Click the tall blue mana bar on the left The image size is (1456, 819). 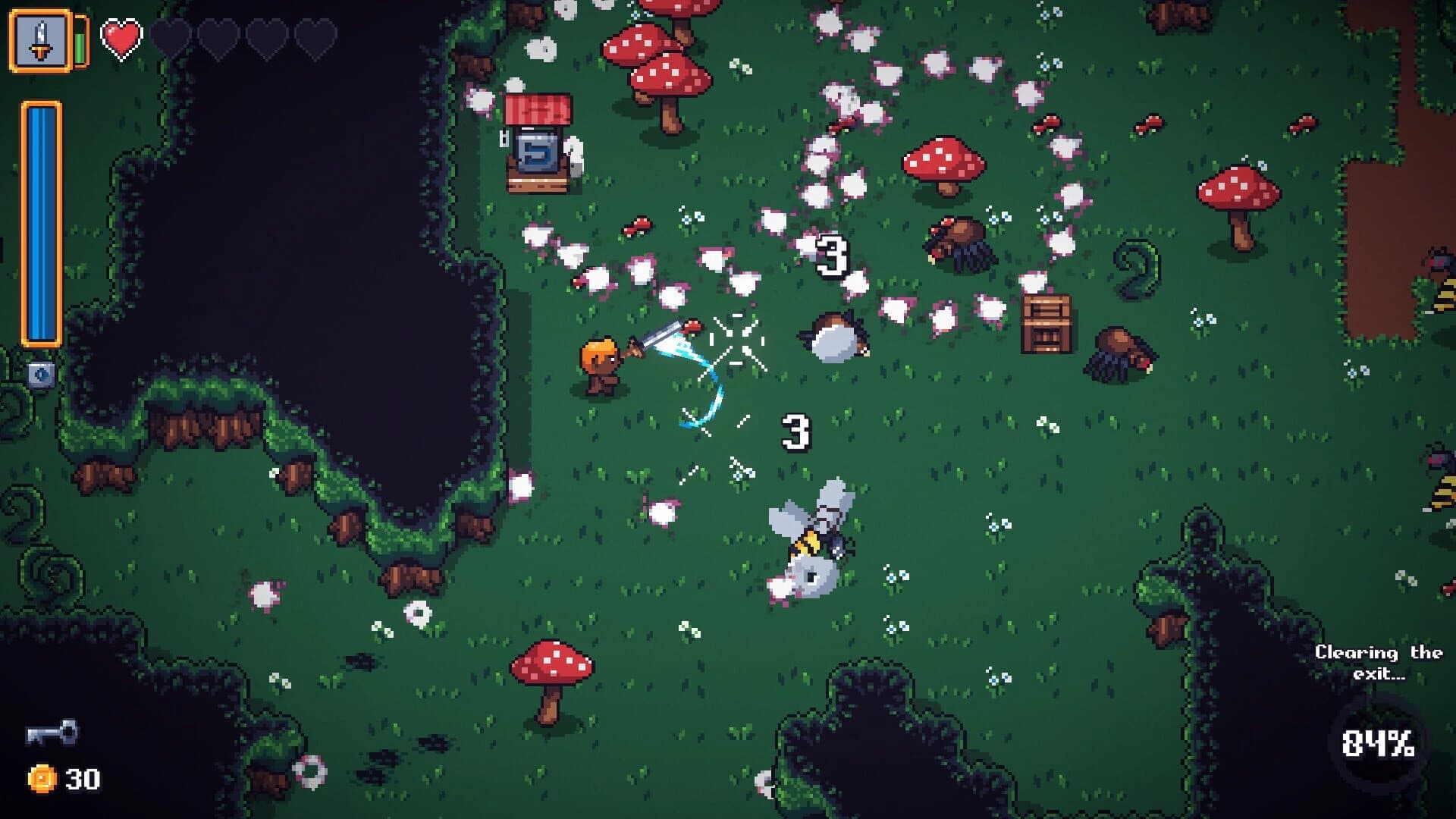(42, 224)
